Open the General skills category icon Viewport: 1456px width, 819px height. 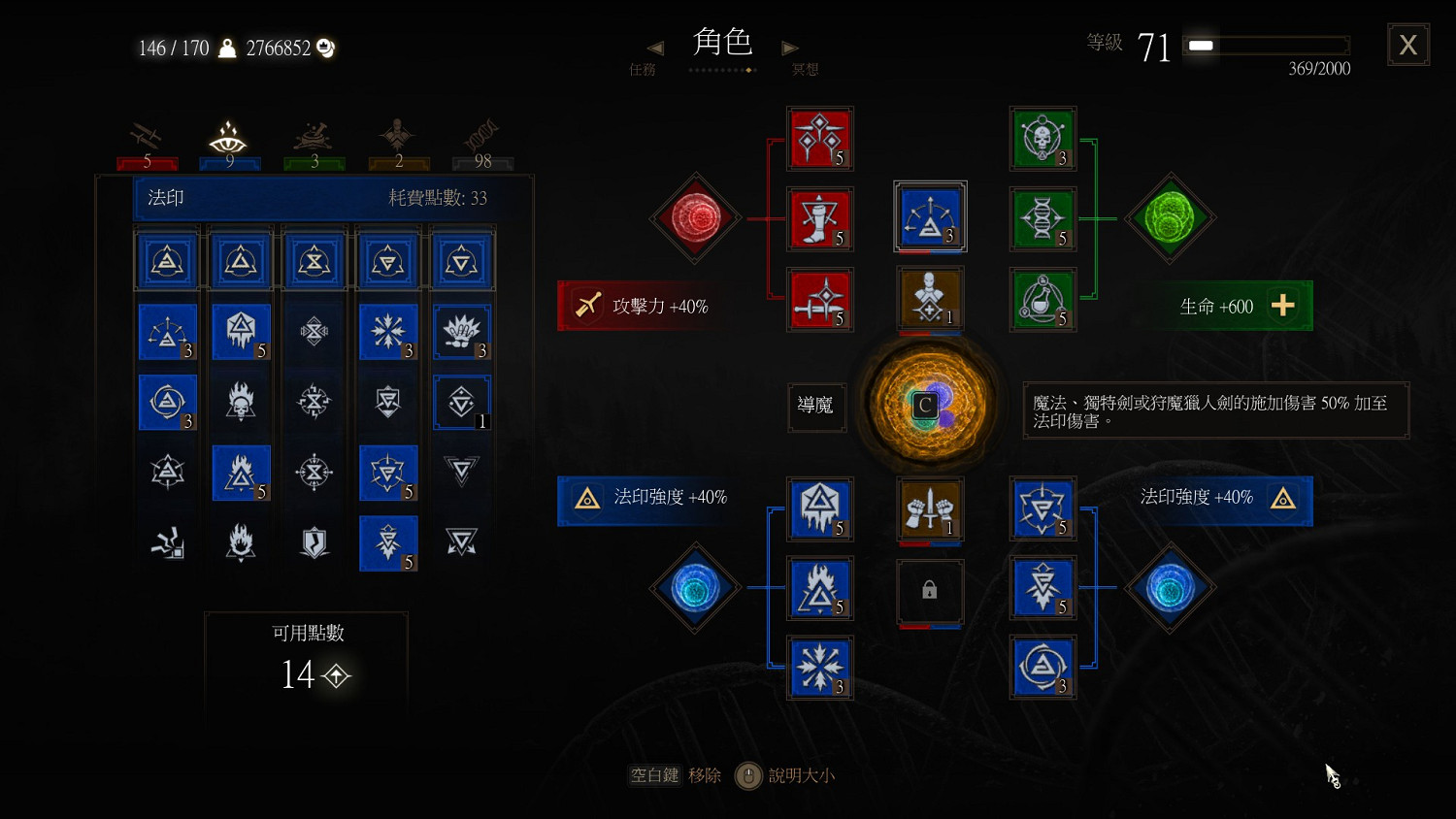tap(397, 136)
